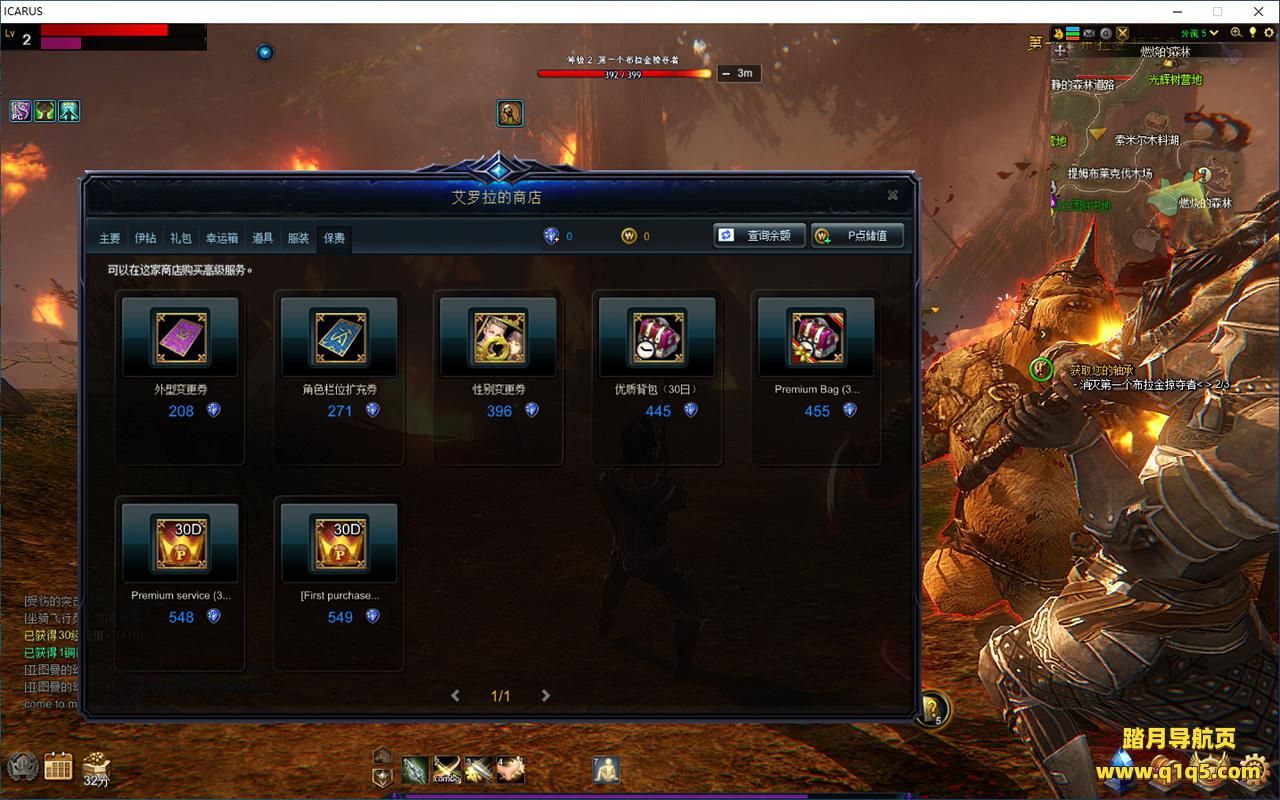Click the 查询余额 balance button
Screen dimensions: 1280x800
(x=759, y=236)
